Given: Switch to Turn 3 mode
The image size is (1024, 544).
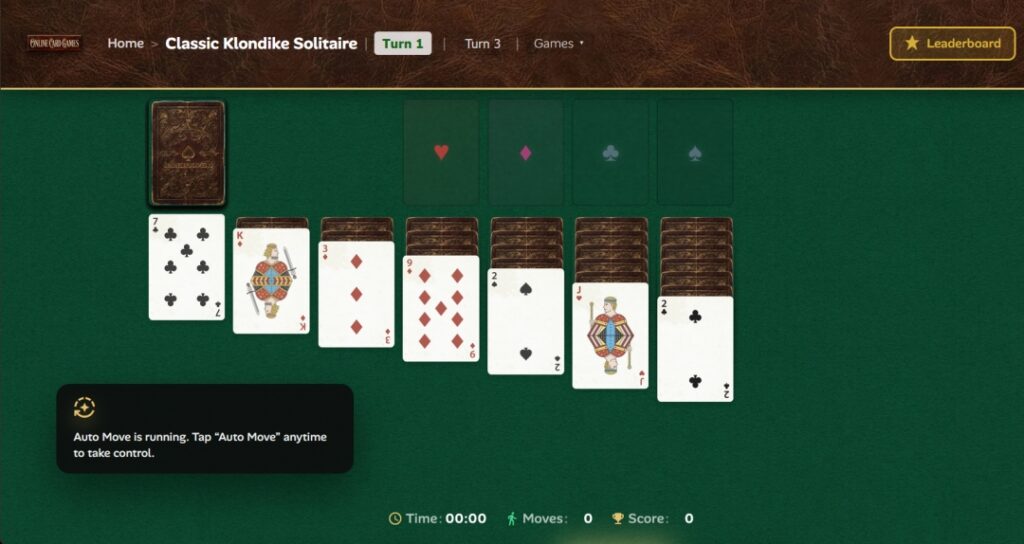Looking at the screenshot, I should click(482, 44).
